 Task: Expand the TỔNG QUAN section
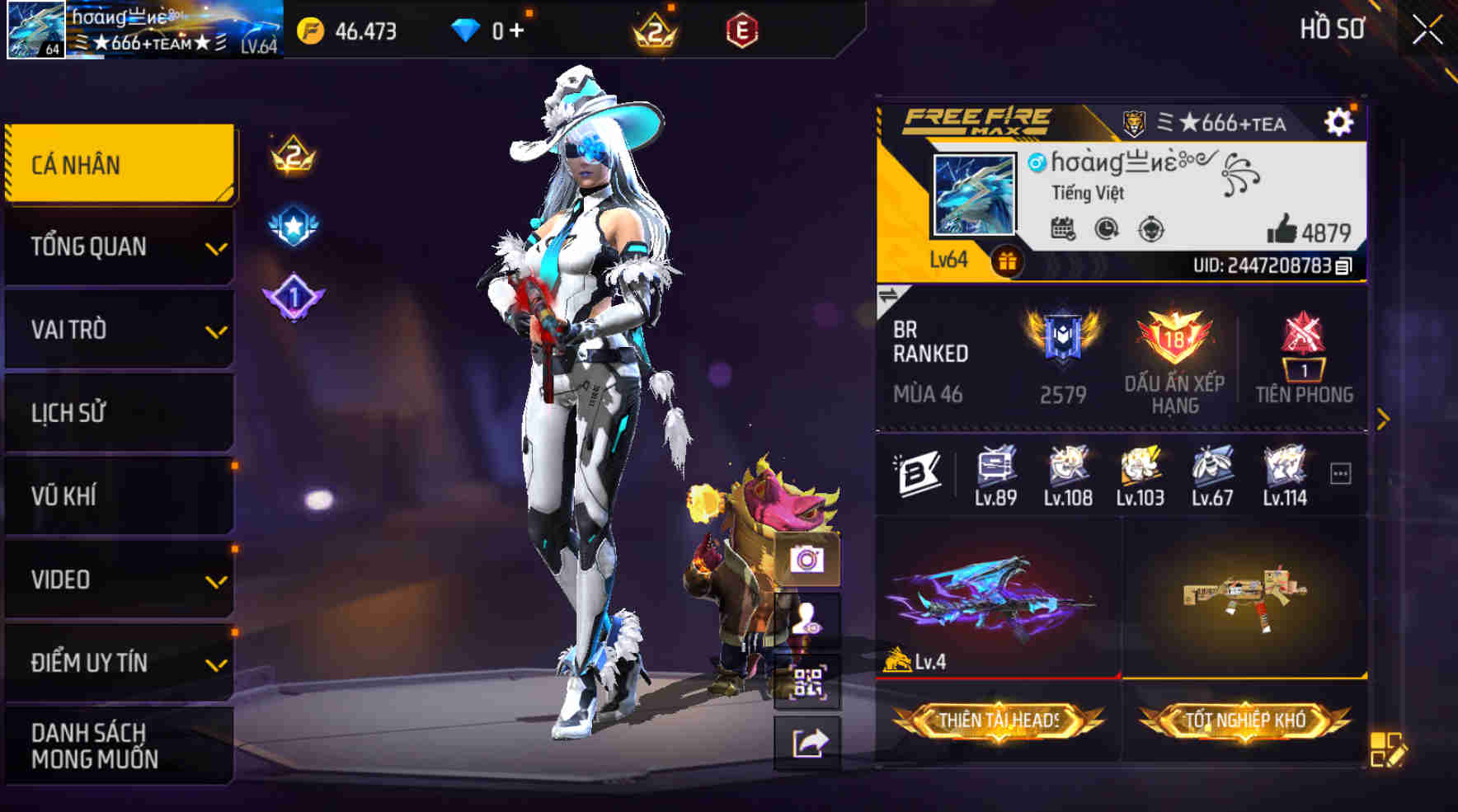120,246
